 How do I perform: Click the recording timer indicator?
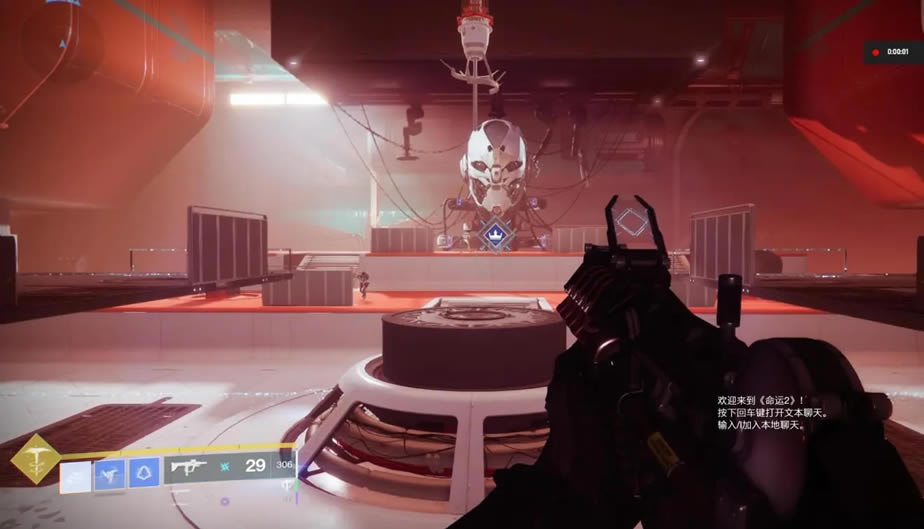pyautogui.click(x=892, y=52)
